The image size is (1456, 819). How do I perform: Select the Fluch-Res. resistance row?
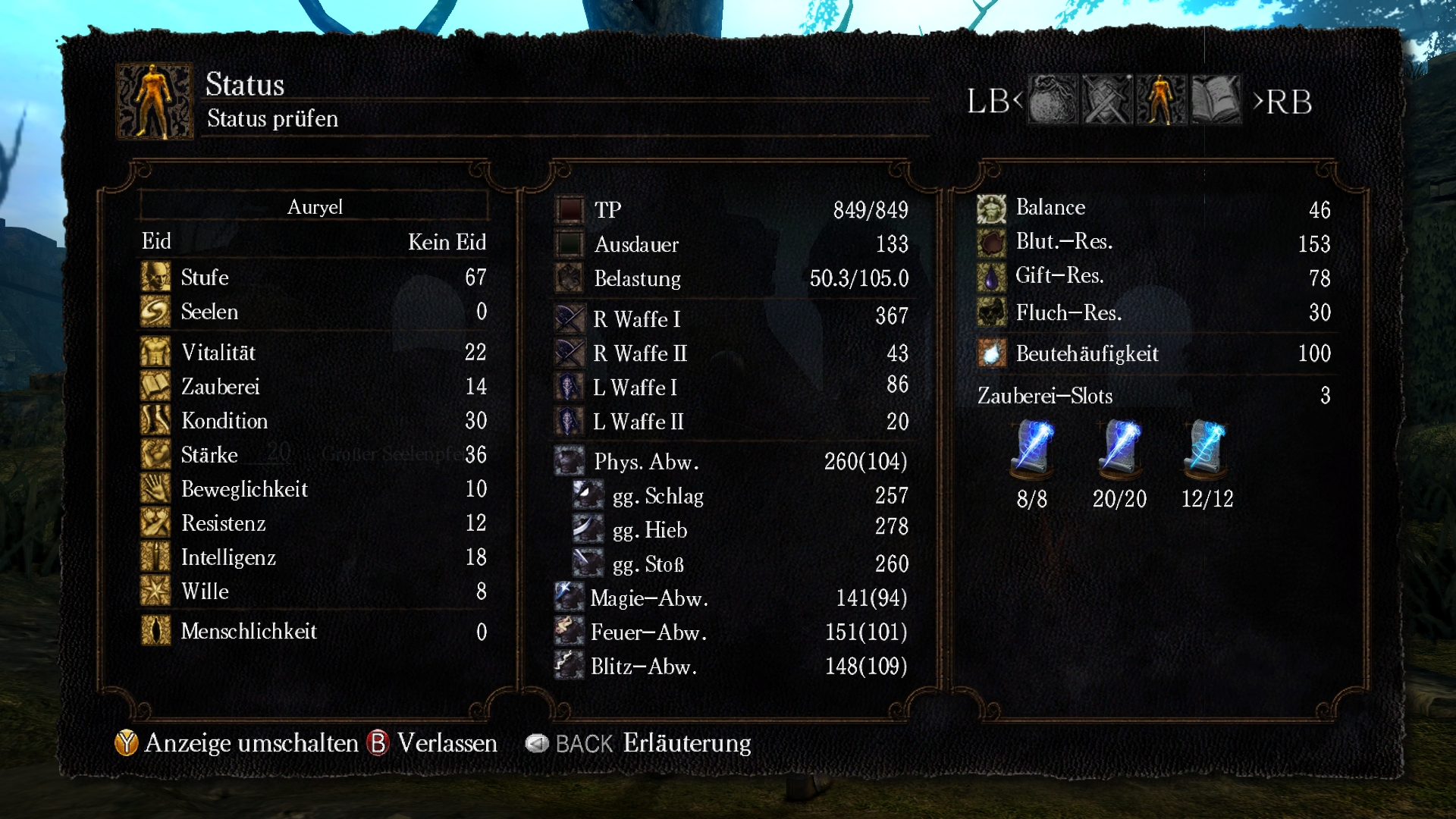[x=1153, y=312]
